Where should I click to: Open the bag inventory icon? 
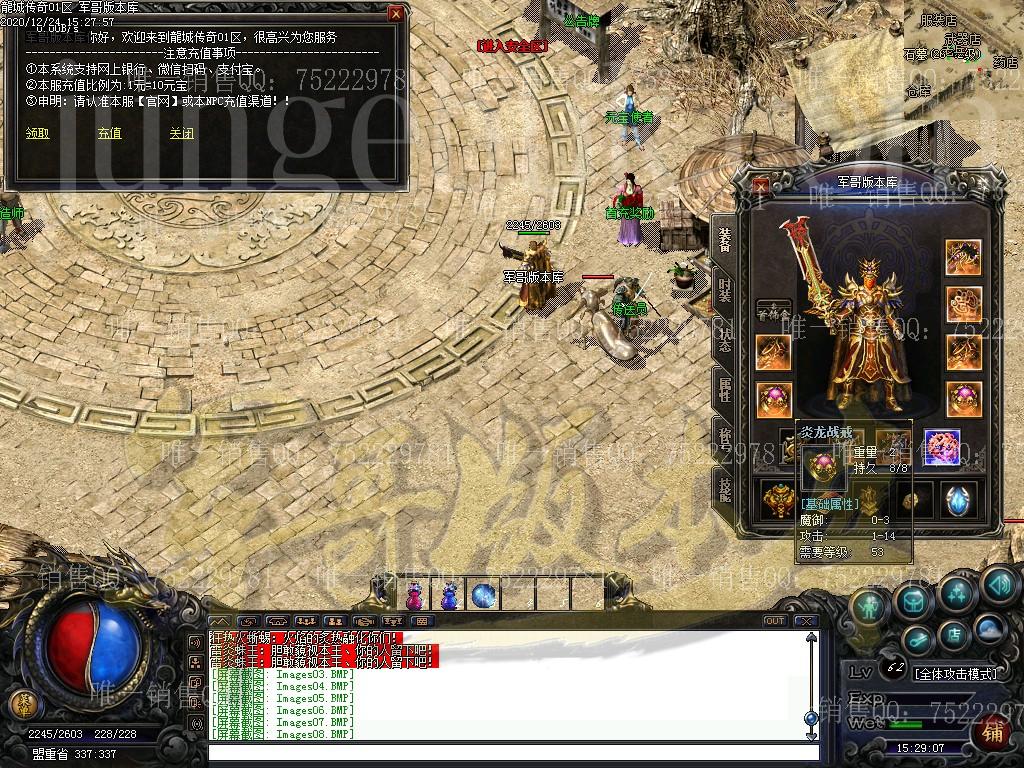[x=913, y=600]
